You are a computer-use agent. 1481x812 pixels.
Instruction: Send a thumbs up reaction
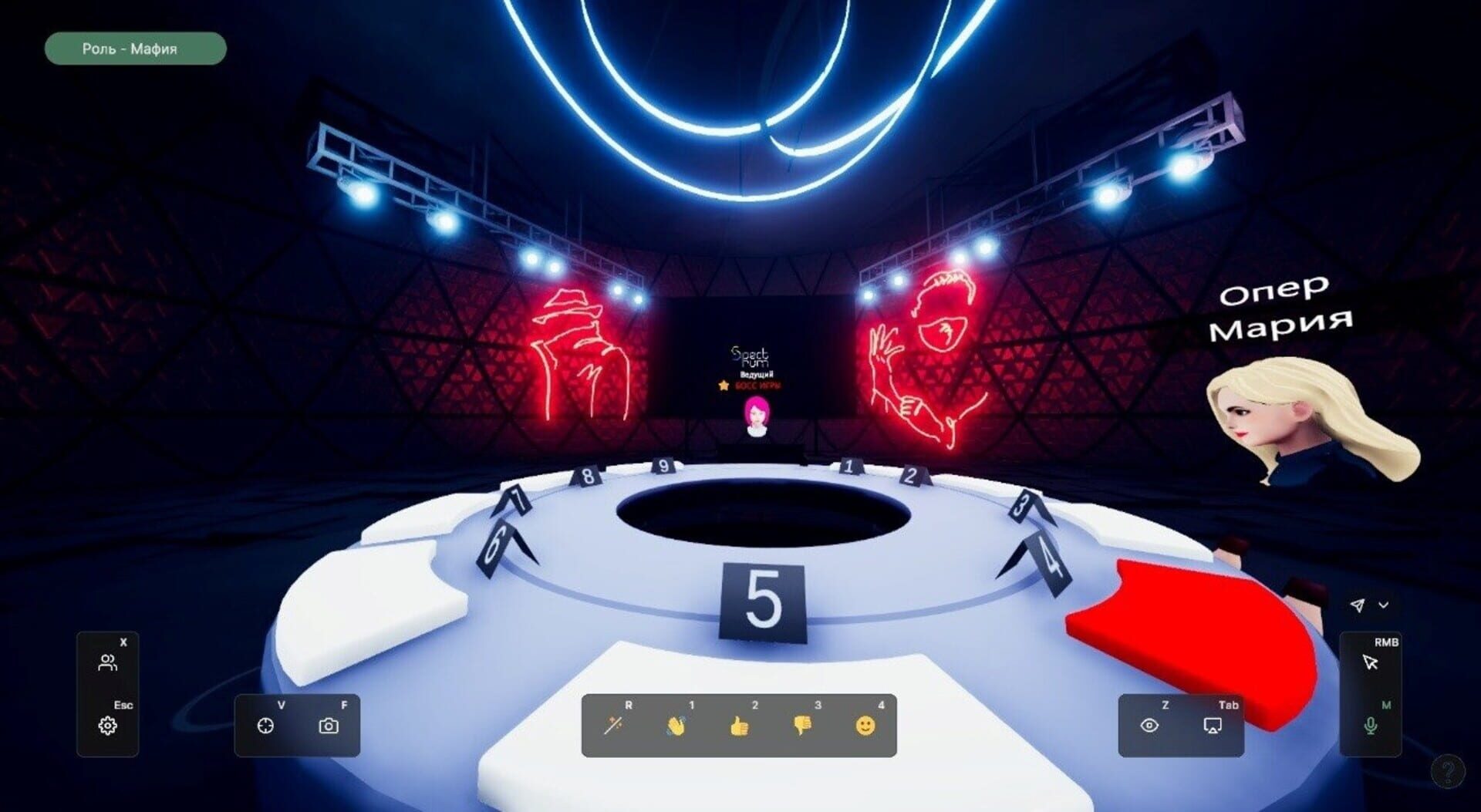(x=740, y=726)
